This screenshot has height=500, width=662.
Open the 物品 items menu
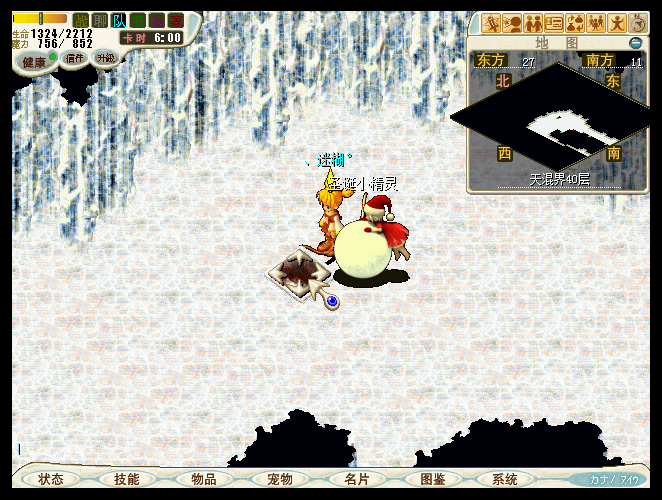tap(204, 480)
